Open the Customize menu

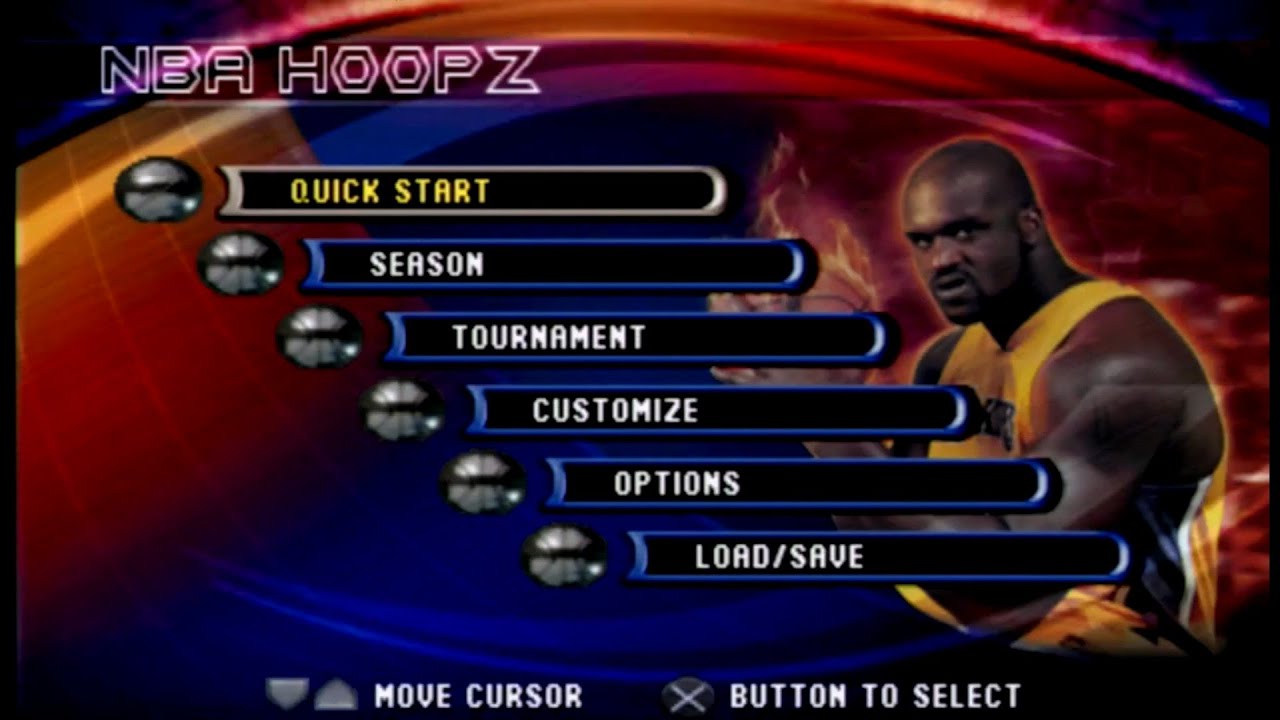[x=710, y=411]
